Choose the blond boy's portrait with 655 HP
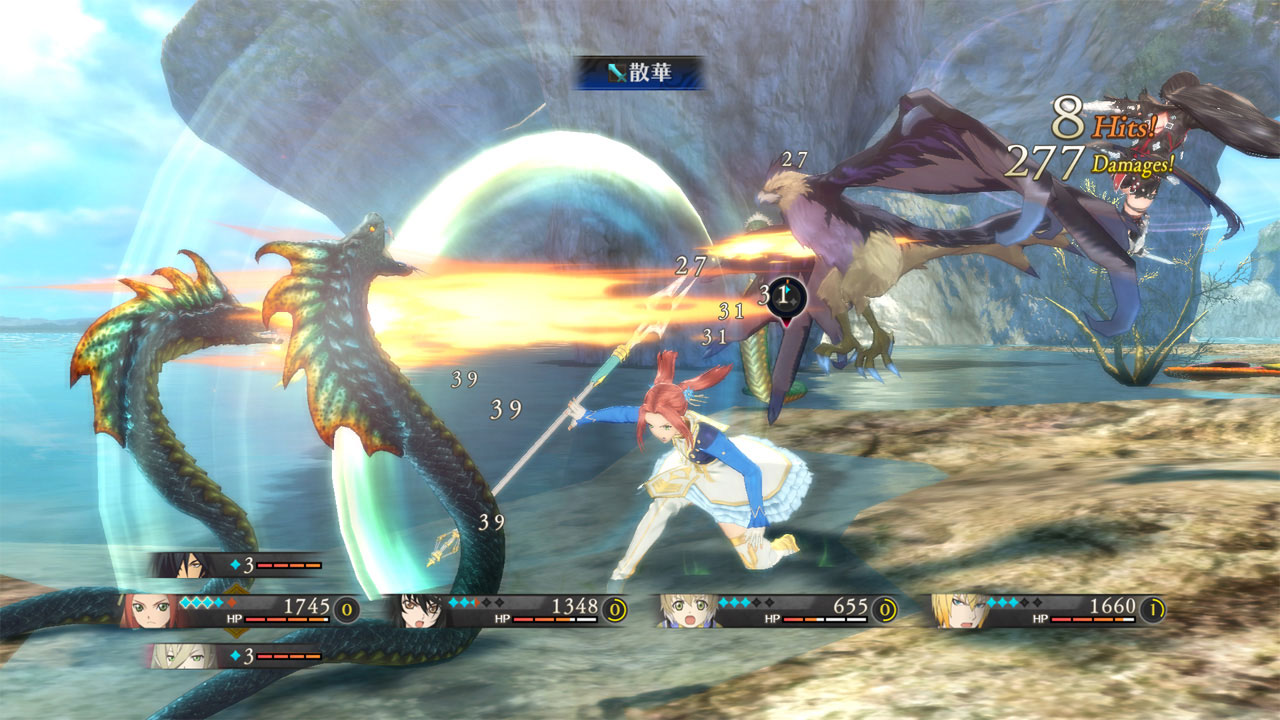 [686, 610]
